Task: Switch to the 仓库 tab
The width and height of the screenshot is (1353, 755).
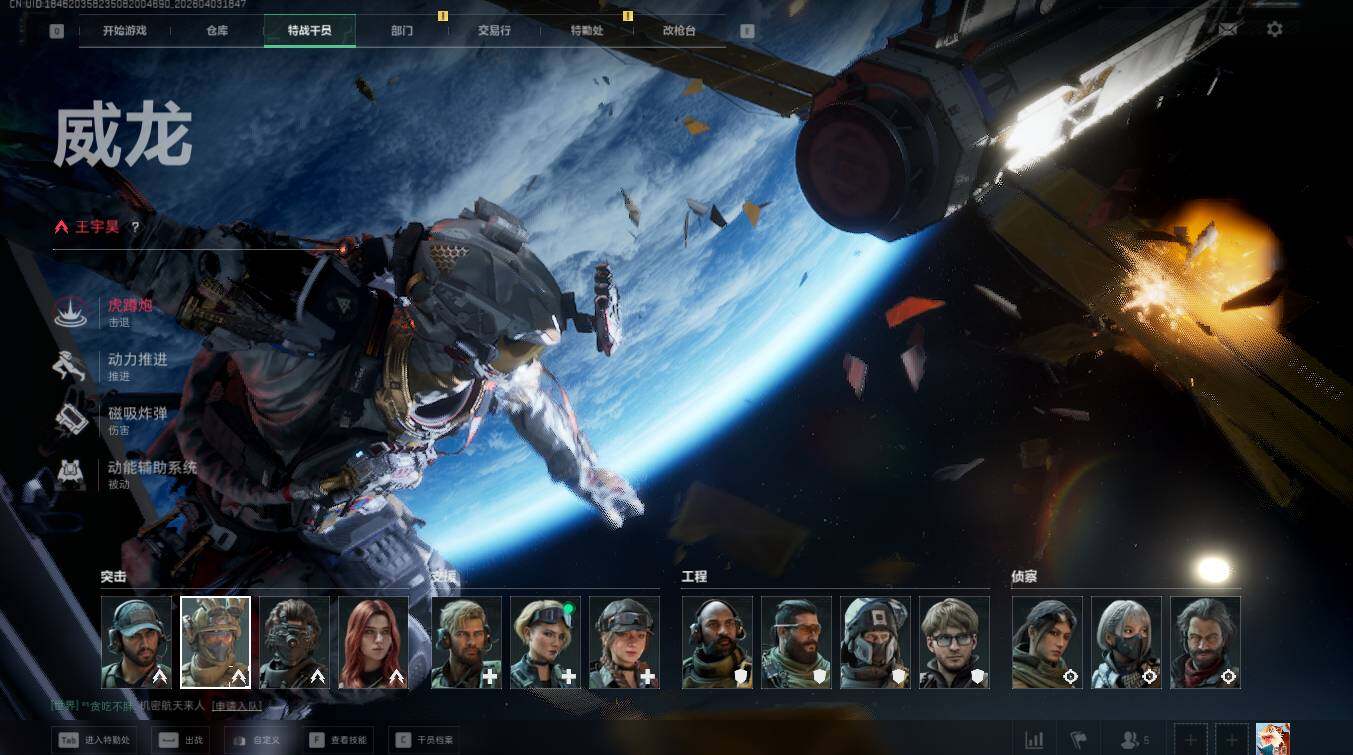Action: tap(217, 30)
